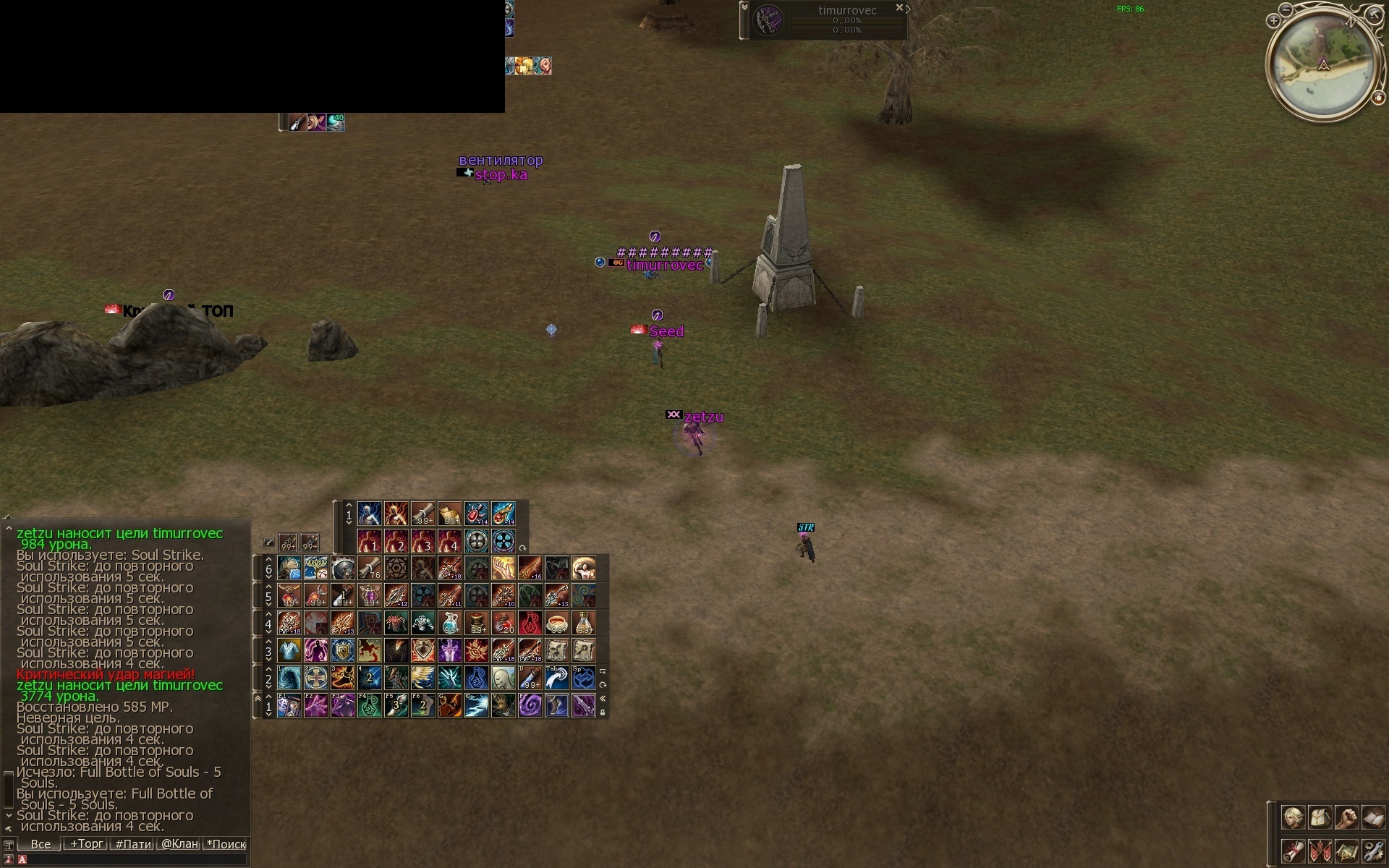This screenshot has width=1389, height=868.
Task: Toggle the hotbar lock padlock
Action: pos(603,712)
